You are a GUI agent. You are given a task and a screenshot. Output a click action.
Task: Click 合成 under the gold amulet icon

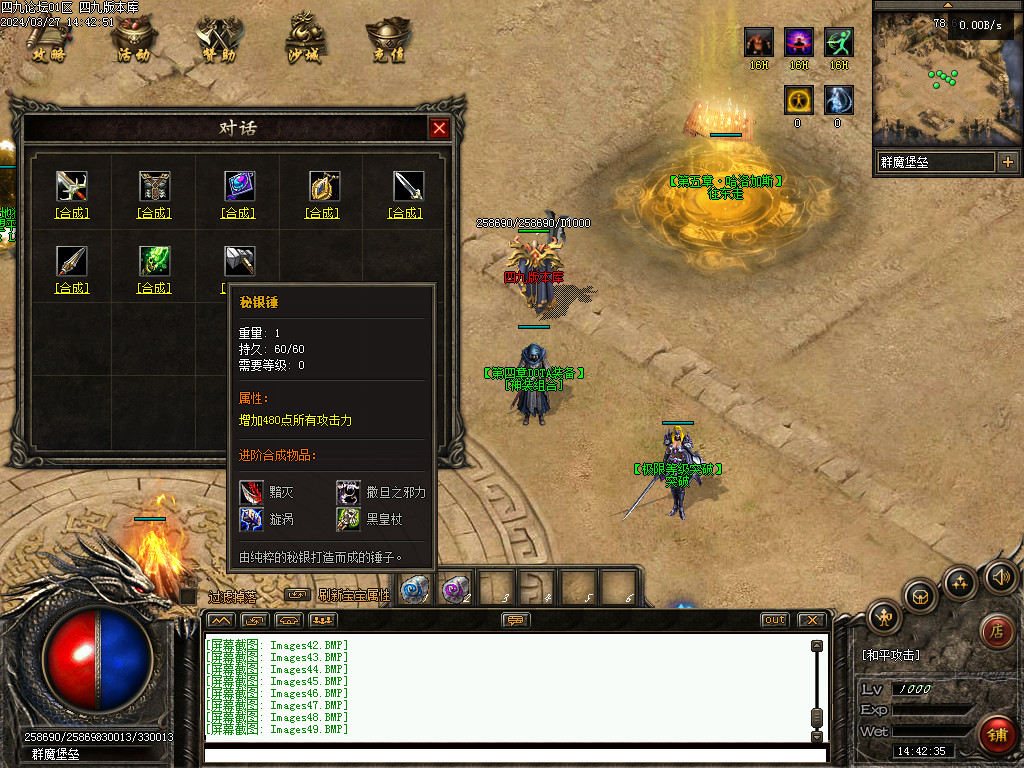click(323, 213)
